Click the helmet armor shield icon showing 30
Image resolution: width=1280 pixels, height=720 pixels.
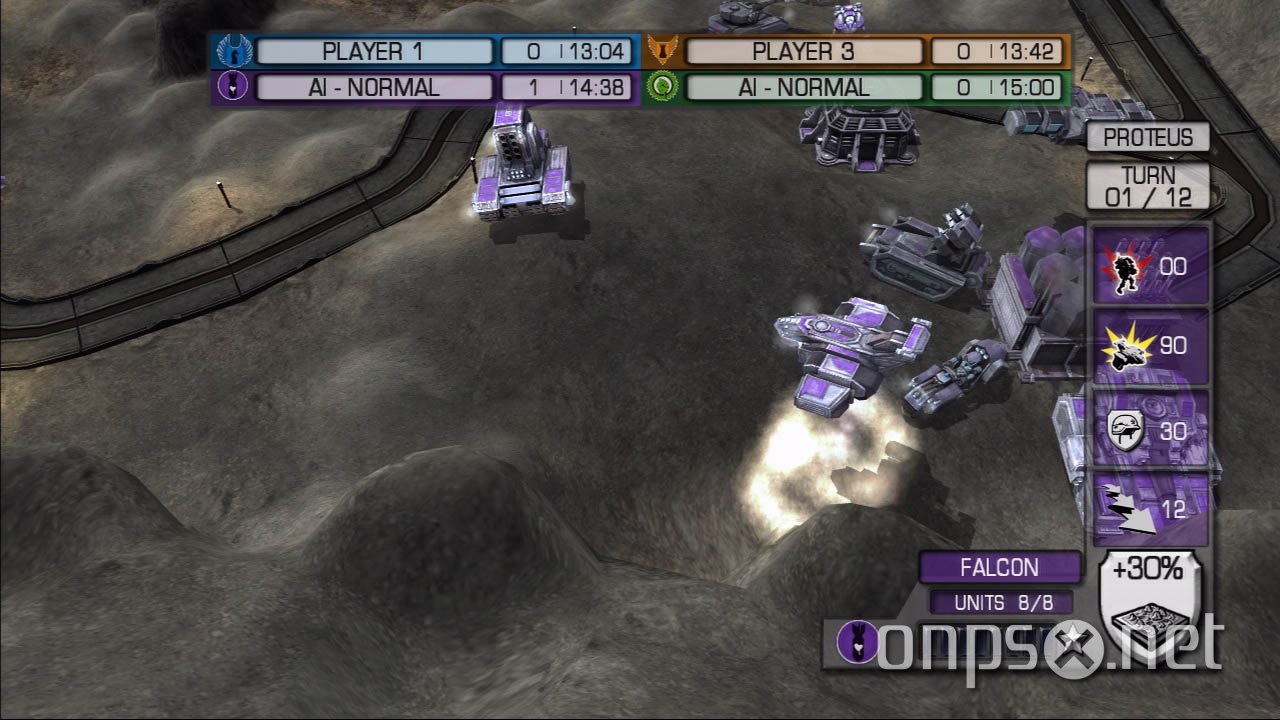[x=1148, y=430]
